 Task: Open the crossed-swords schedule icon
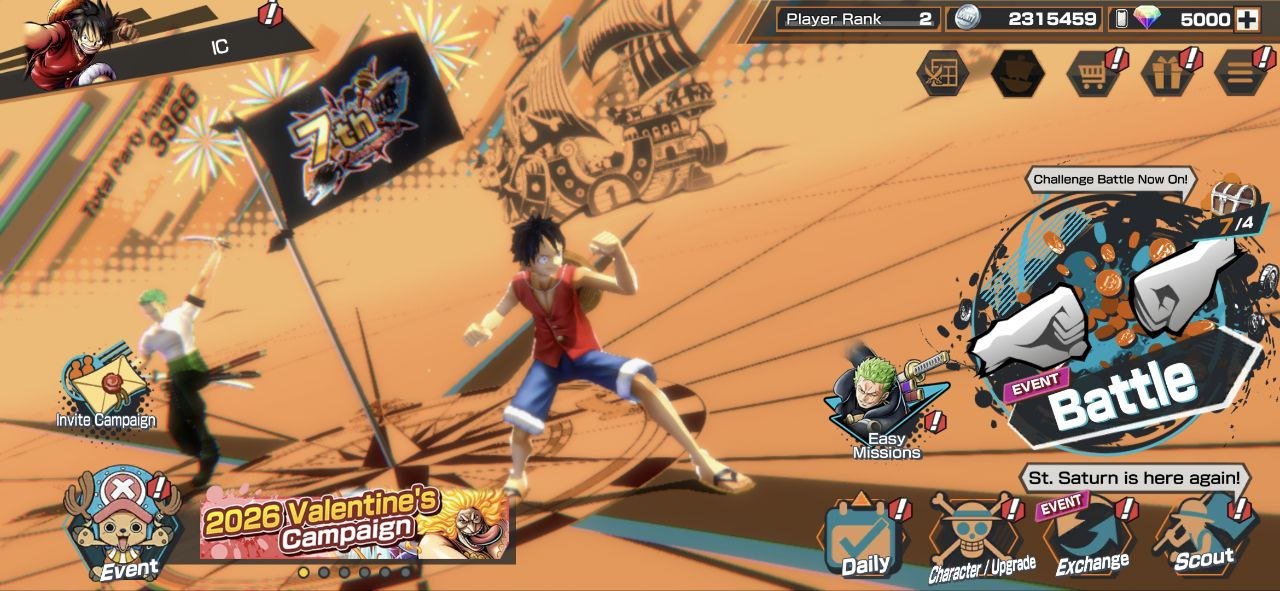[943, 74]
